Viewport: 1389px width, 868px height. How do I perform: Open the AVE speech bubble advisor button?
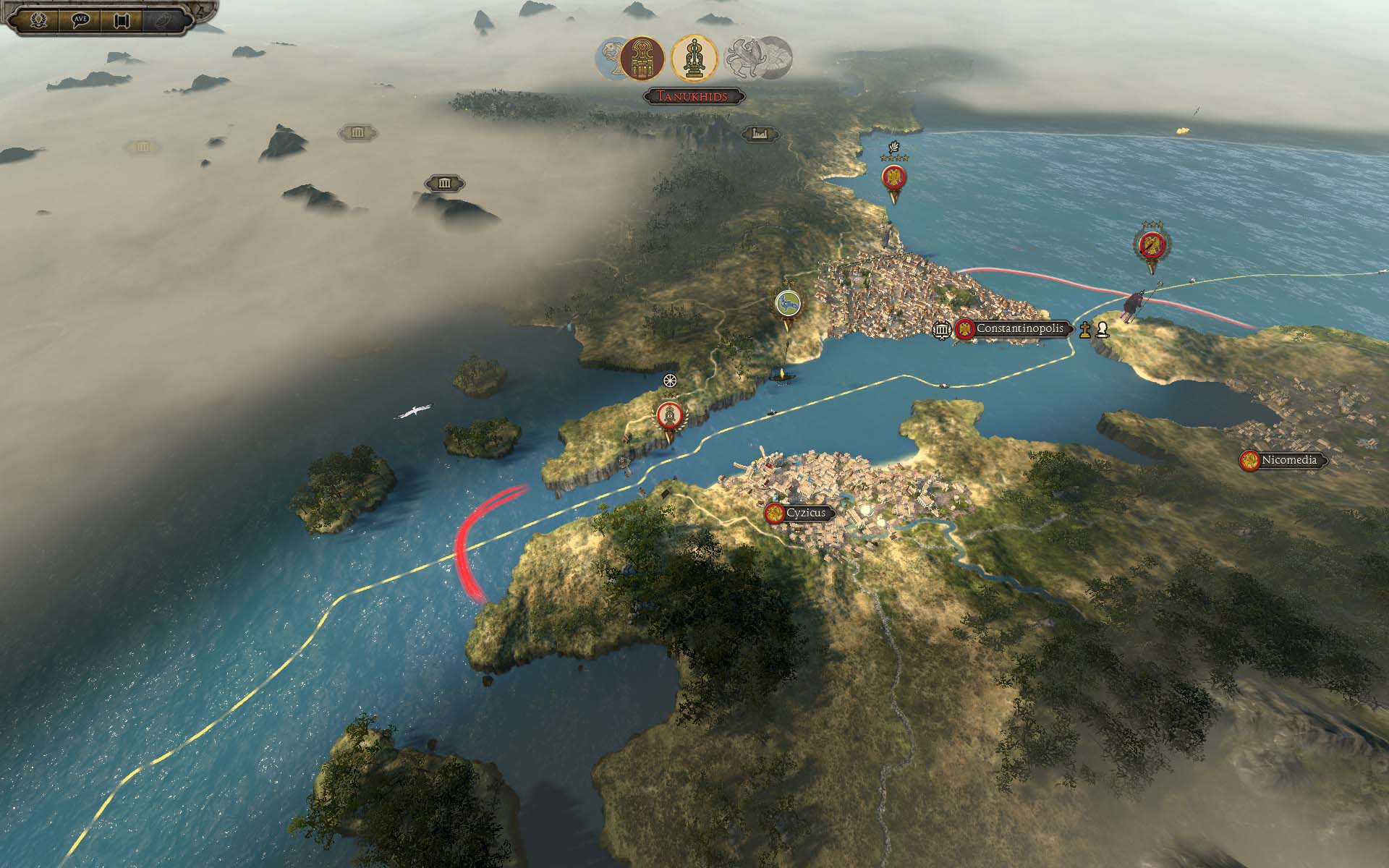click(x=80, y=19)
